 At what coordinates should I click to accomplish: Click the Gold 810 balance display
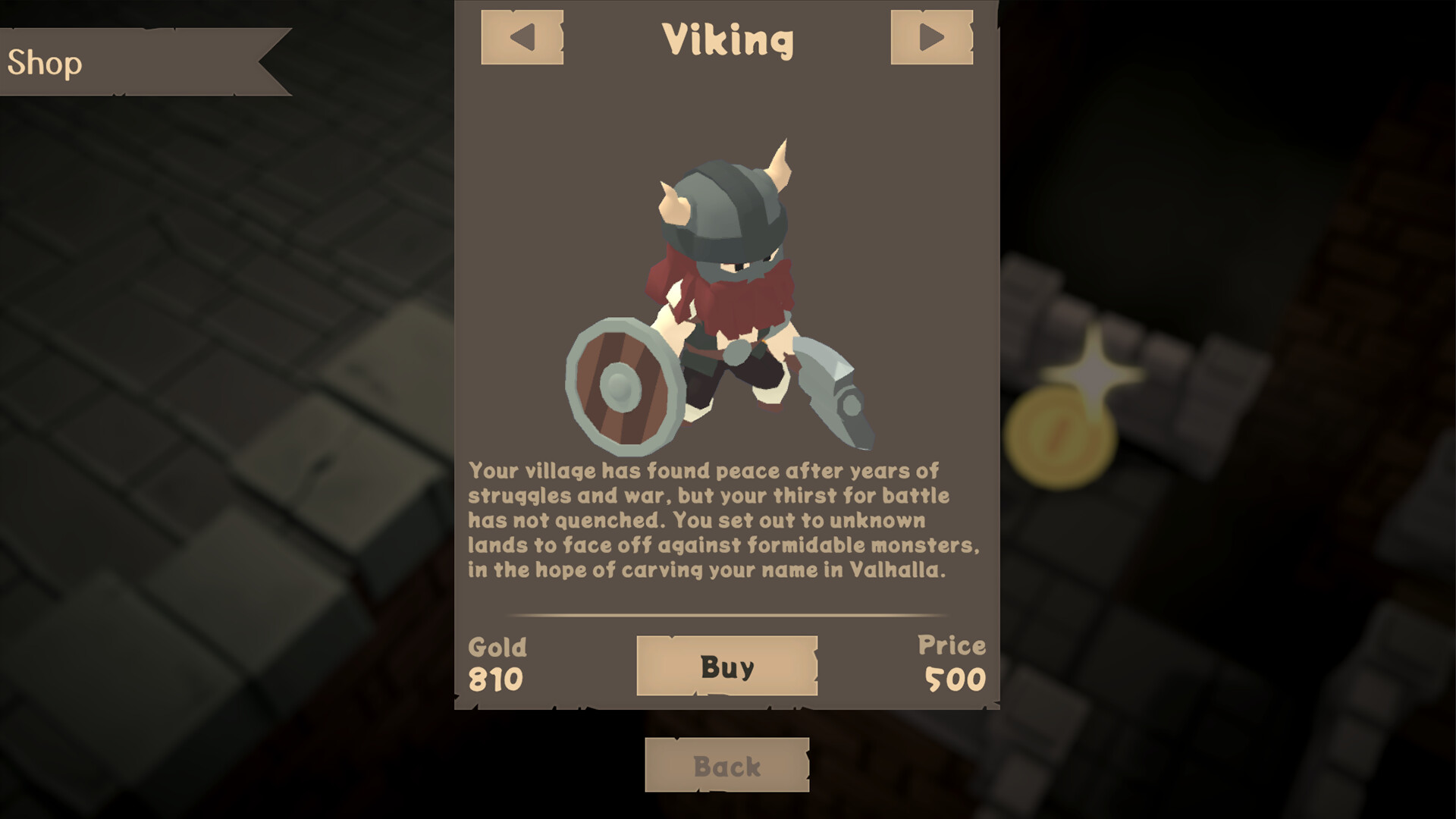pos(497,664)
